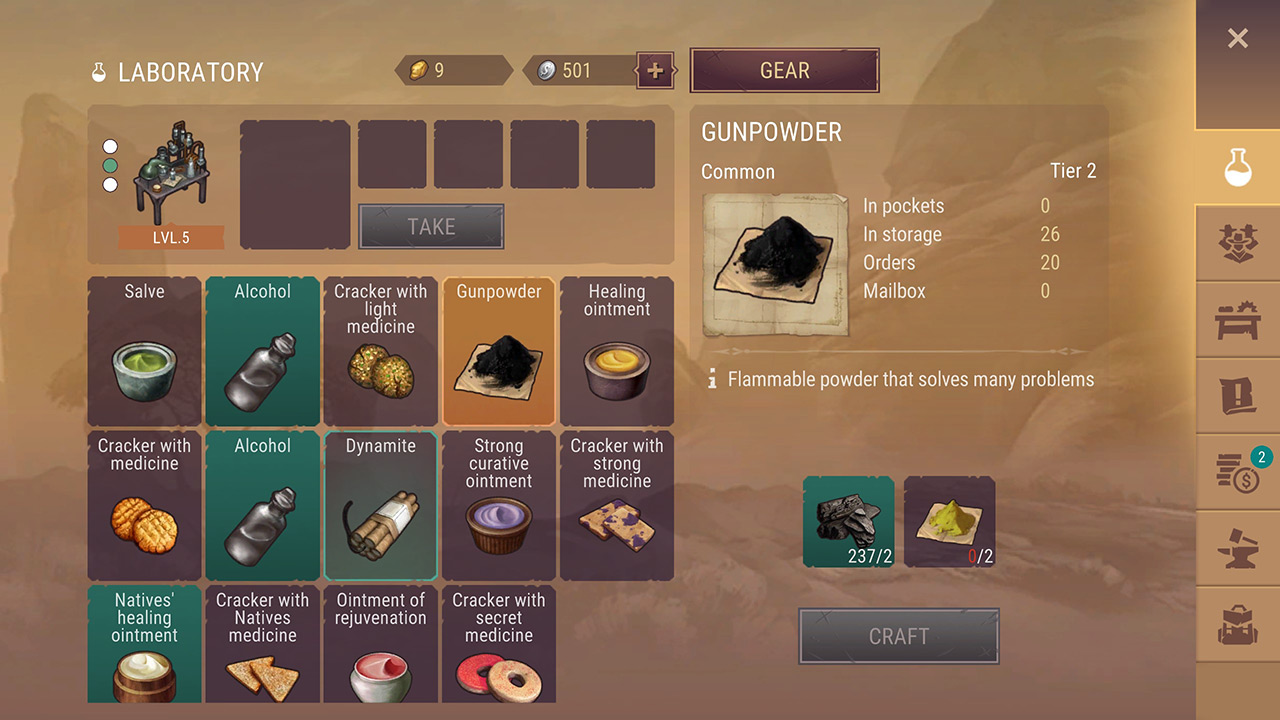Close the Laboratory window

[x=1237, y=39]
